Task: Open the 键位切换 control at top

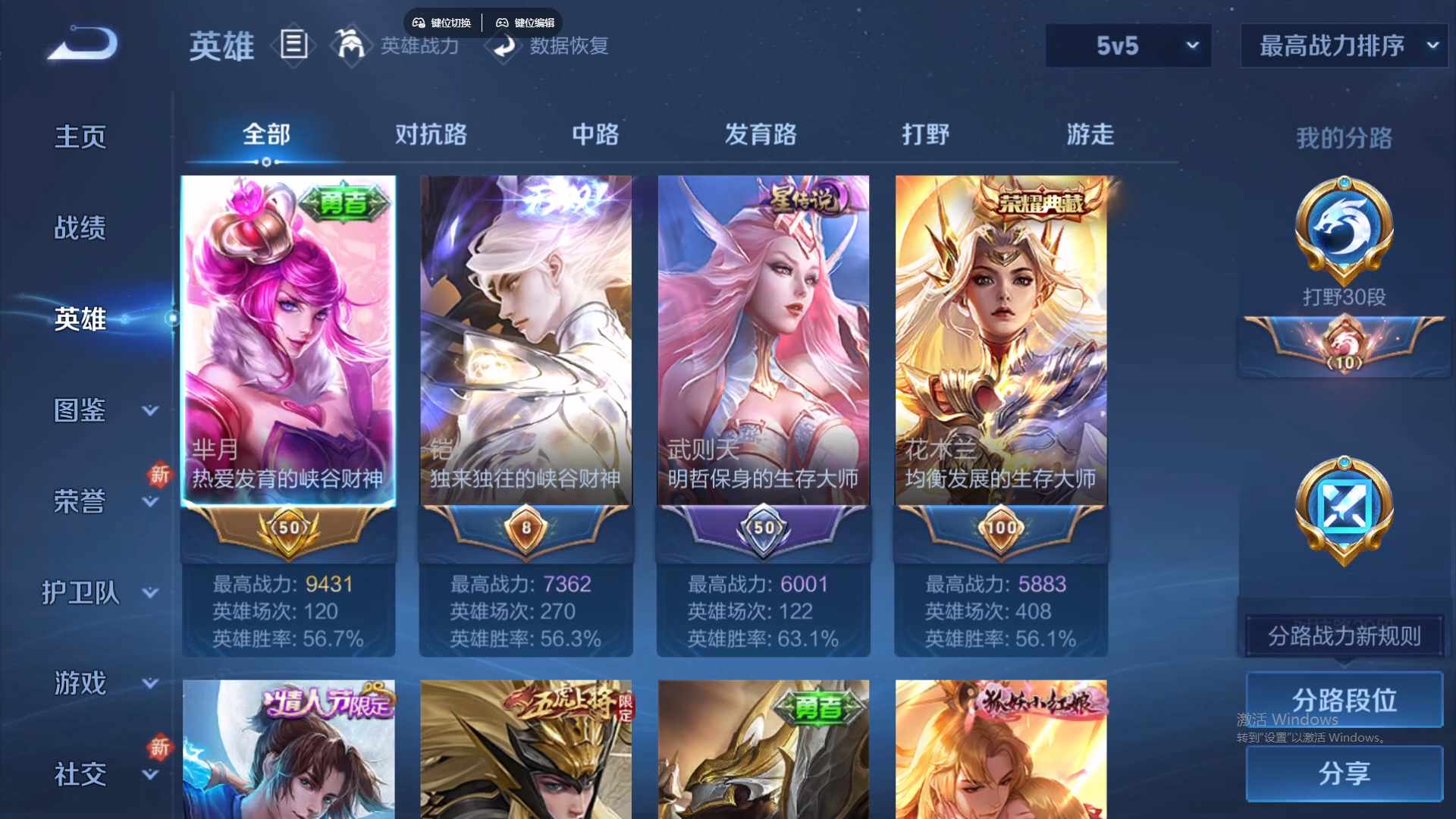Action: coord(442,22)
